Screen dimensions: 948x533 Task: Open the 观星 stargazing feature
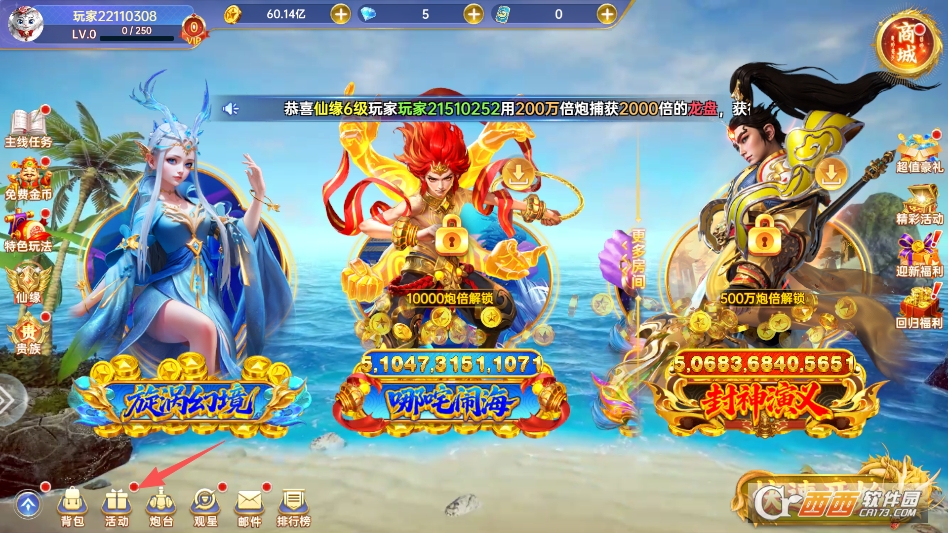point(205,507)
